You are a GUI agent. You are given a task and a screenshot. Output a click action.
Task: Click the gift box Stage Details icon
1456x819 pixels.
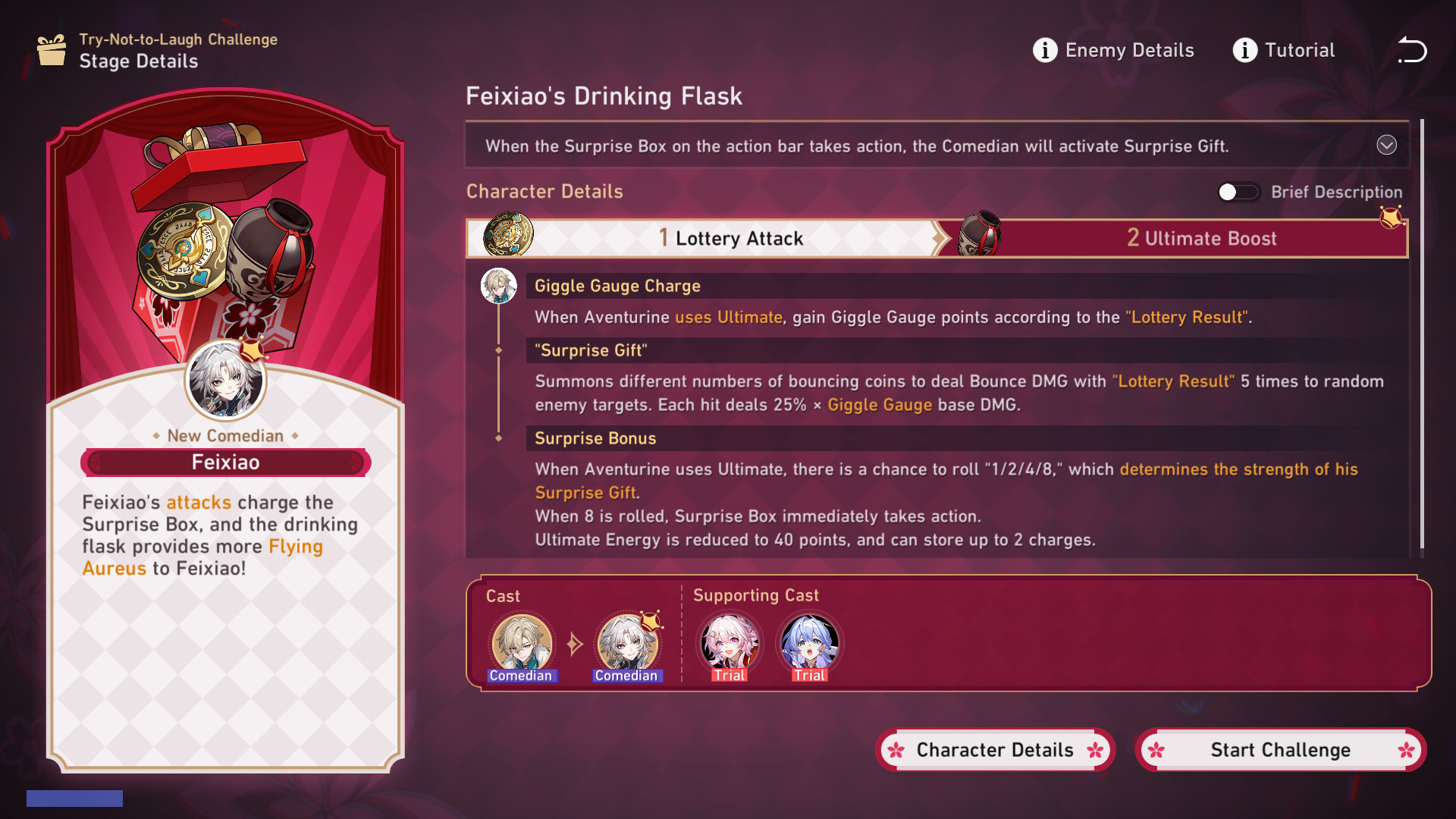coord(50,50)
